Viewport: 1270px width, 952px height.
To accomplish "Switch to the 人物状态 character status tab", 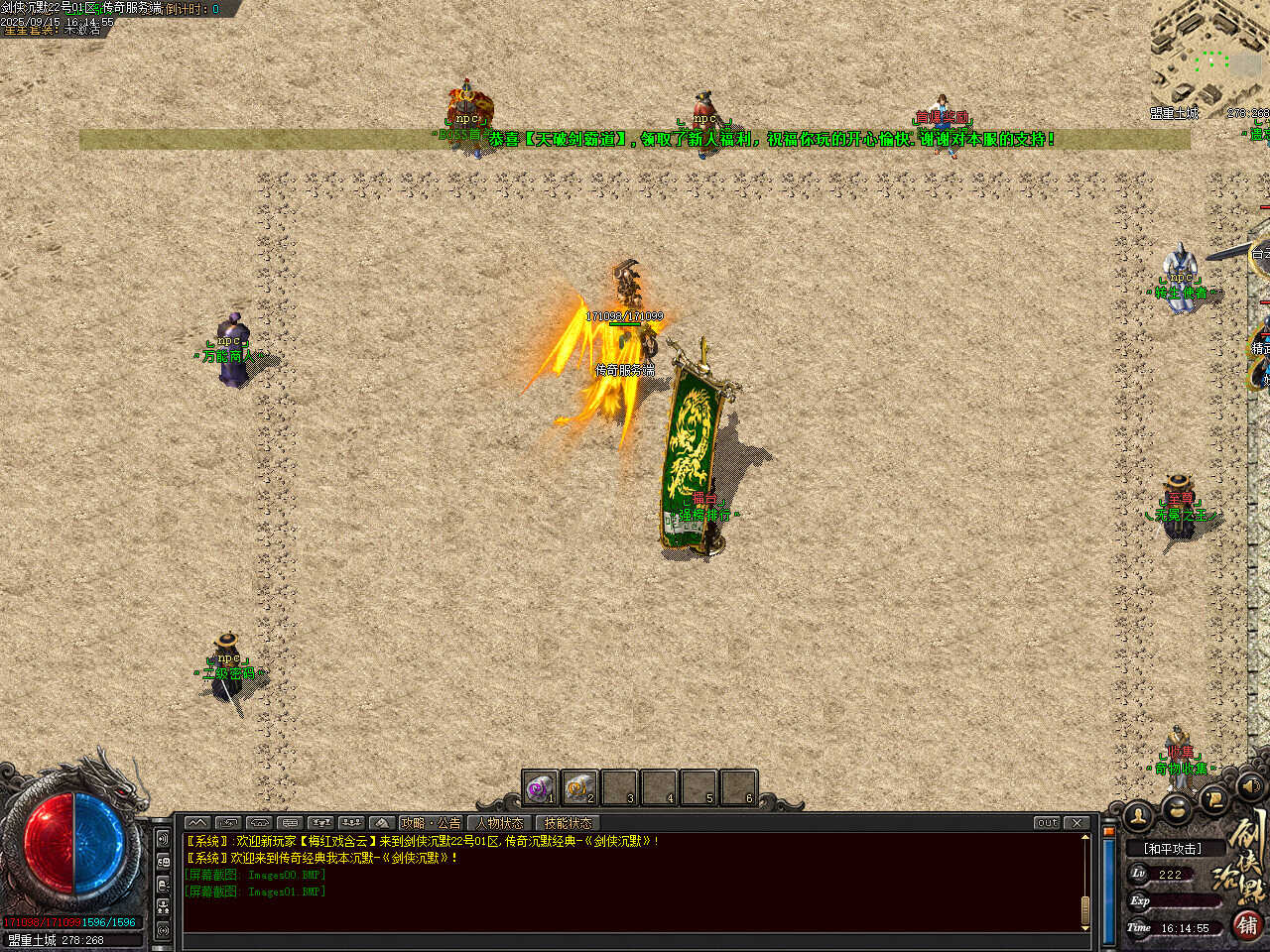I will click(499, 823).
